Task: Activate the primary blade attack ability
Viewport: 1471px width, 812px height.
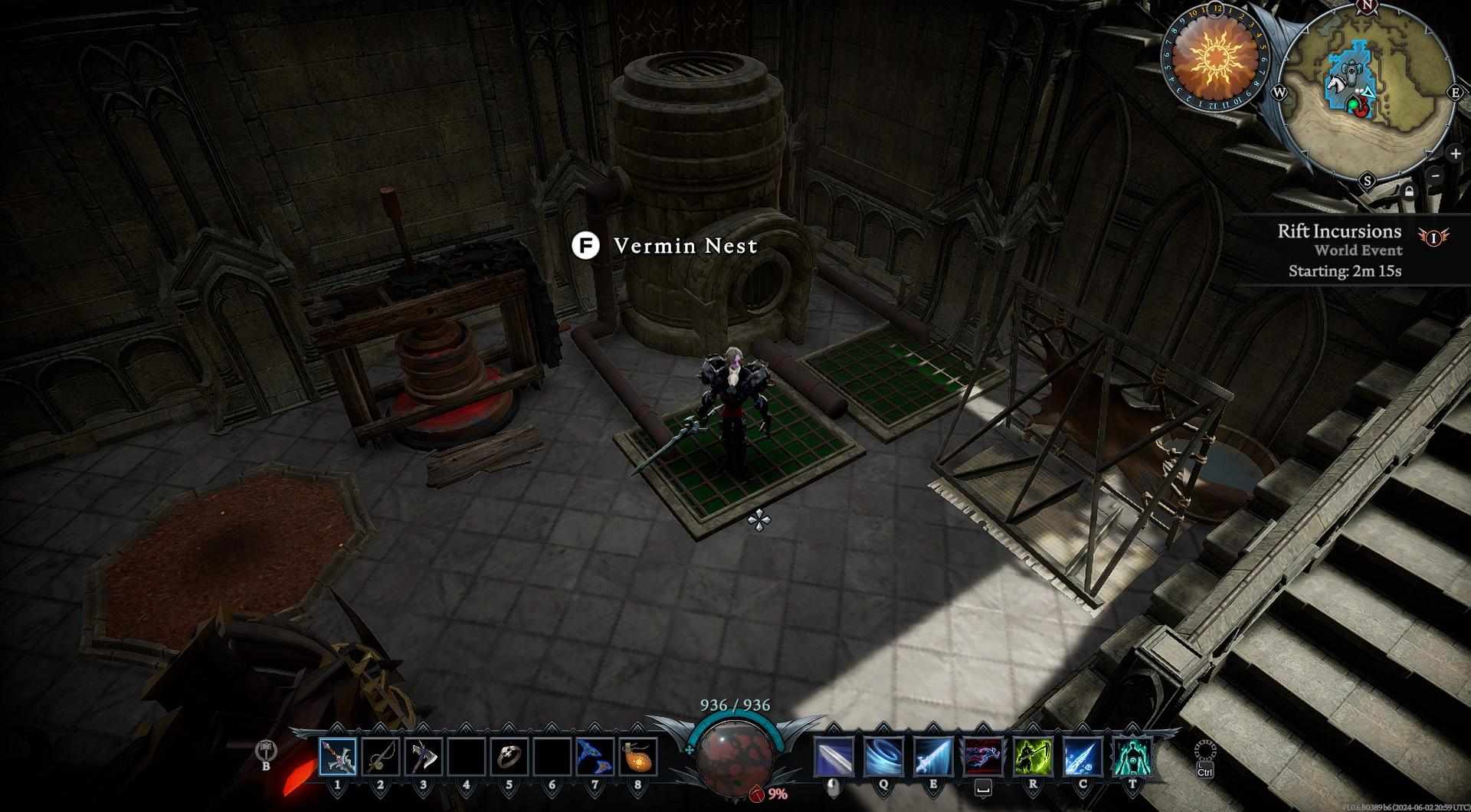Action: tap(833, 757)
